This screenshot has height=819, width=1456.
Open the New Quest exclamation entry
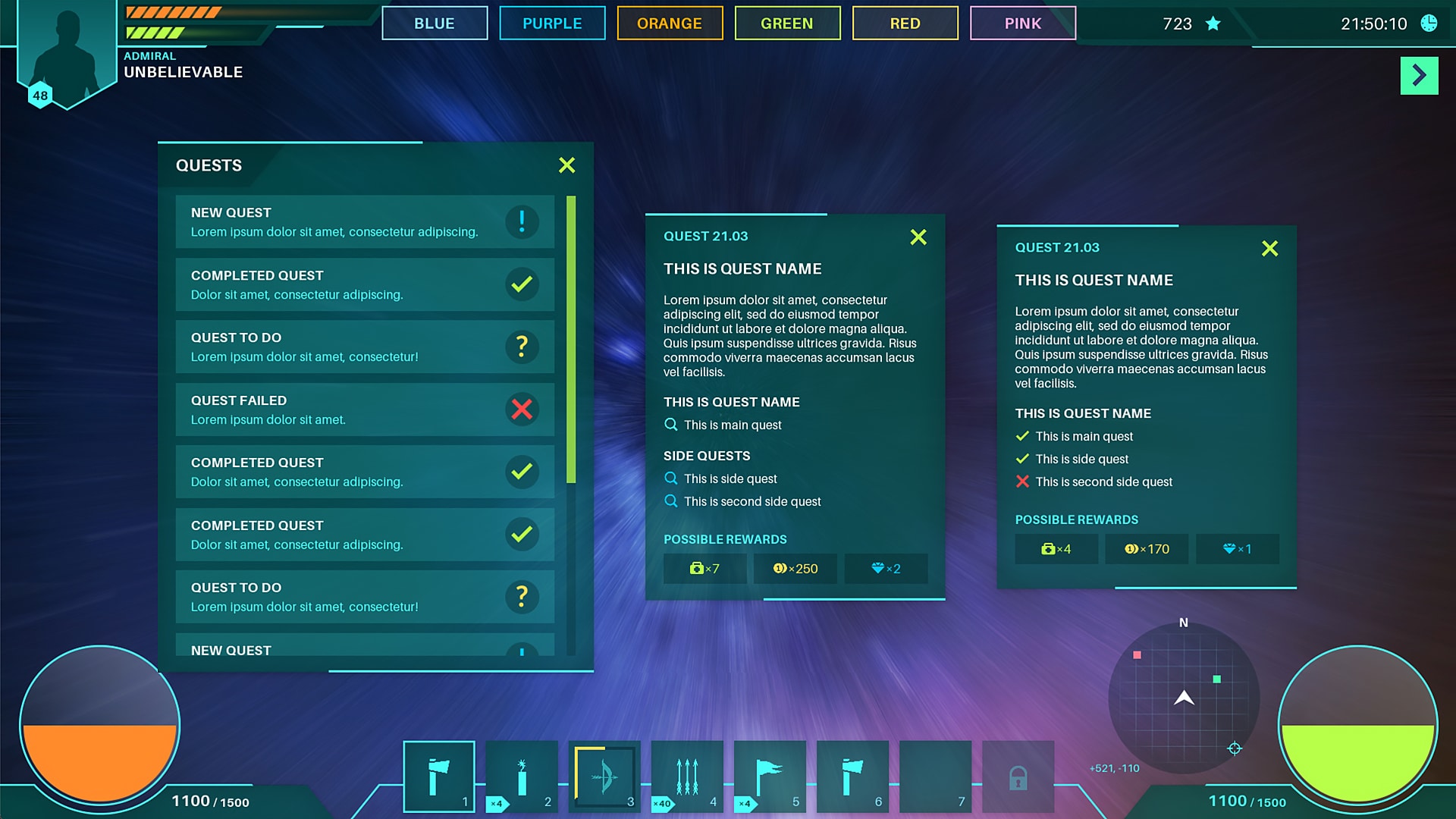click(x=521, y=221)
